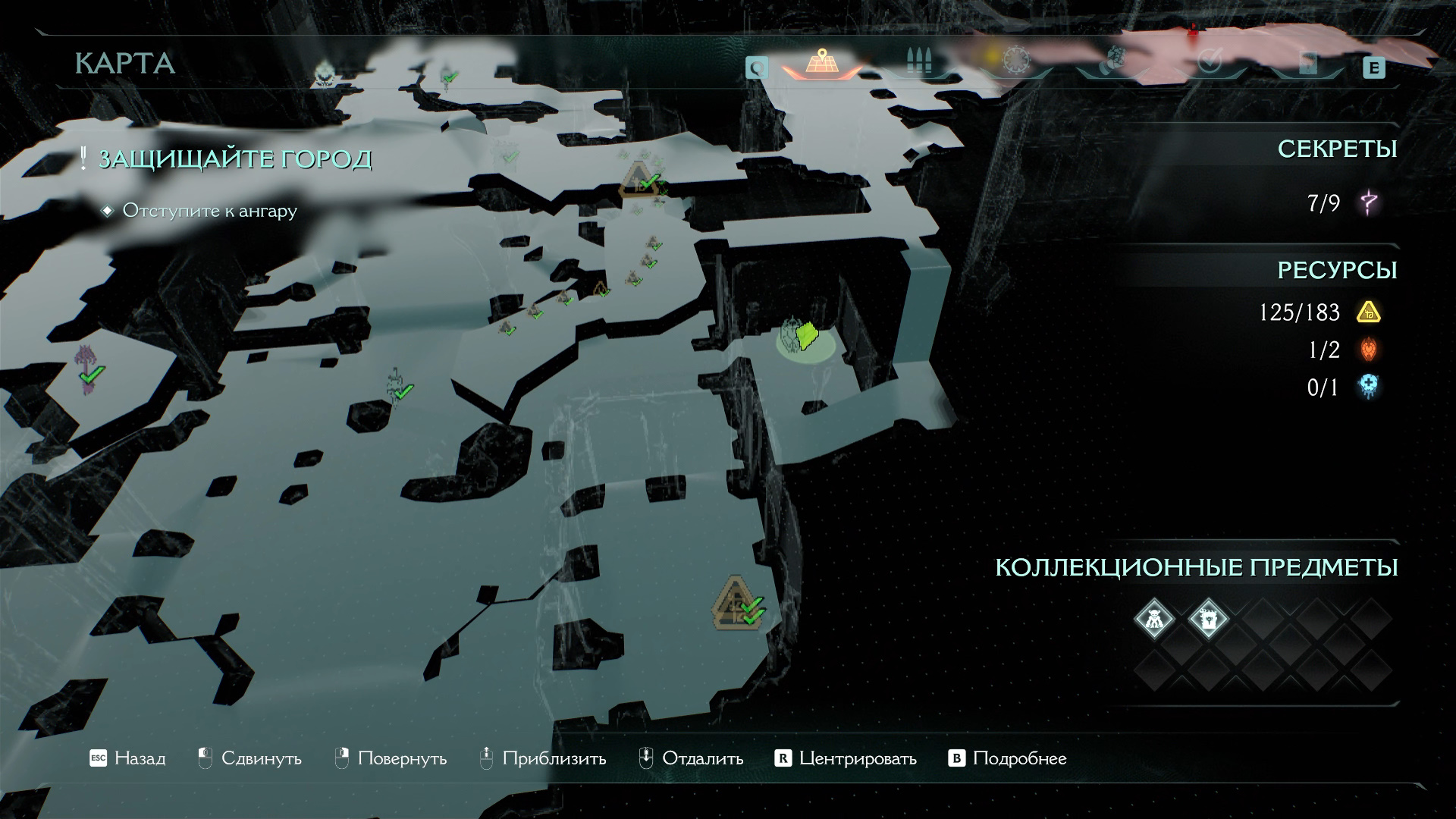The height and width of the screenshot is (819, 1456).
Task: Switch to the gauntlet fist tab
Action: 1113,61
